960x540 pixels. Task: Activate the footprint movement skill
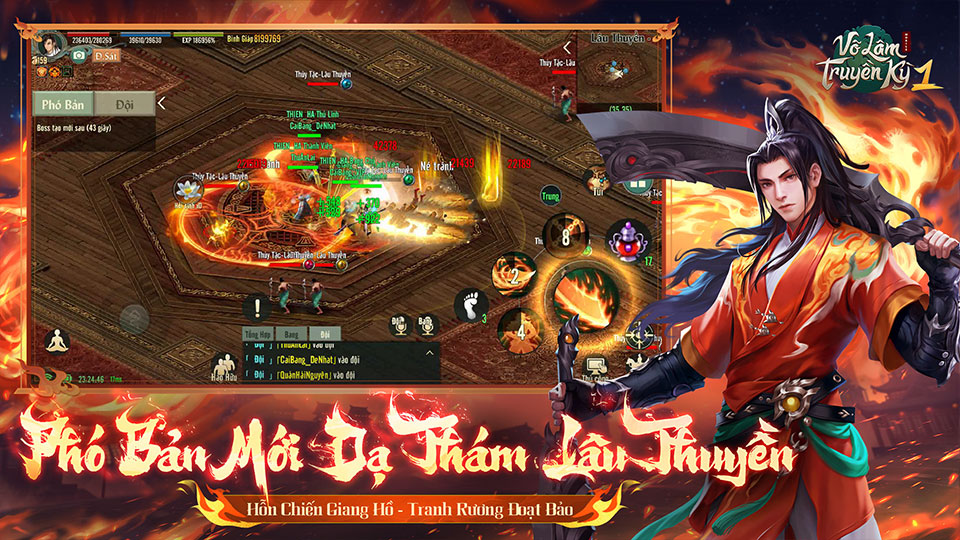(x=471, y=306)
